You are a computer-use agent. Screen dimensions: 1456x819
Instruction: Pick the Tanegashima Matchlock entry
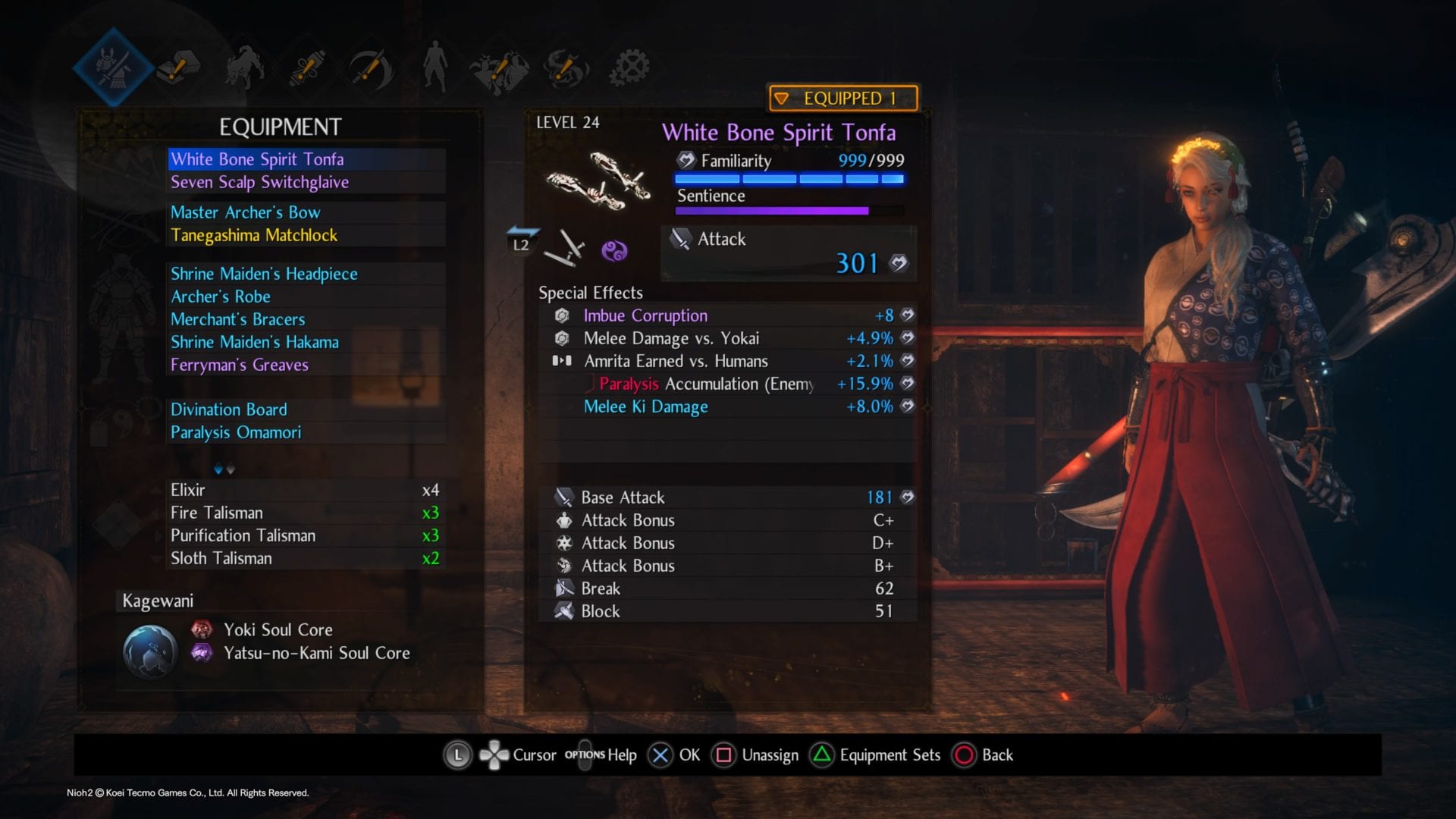pos(254,235)
